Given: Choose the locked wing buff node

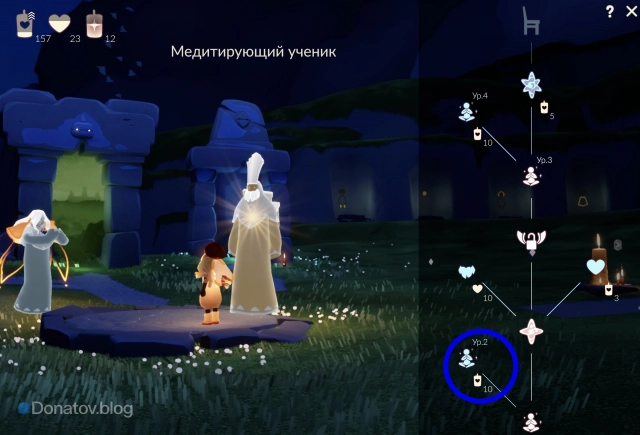Looking at the screenshot, I should pyautogui.click(x=531, y=239).
